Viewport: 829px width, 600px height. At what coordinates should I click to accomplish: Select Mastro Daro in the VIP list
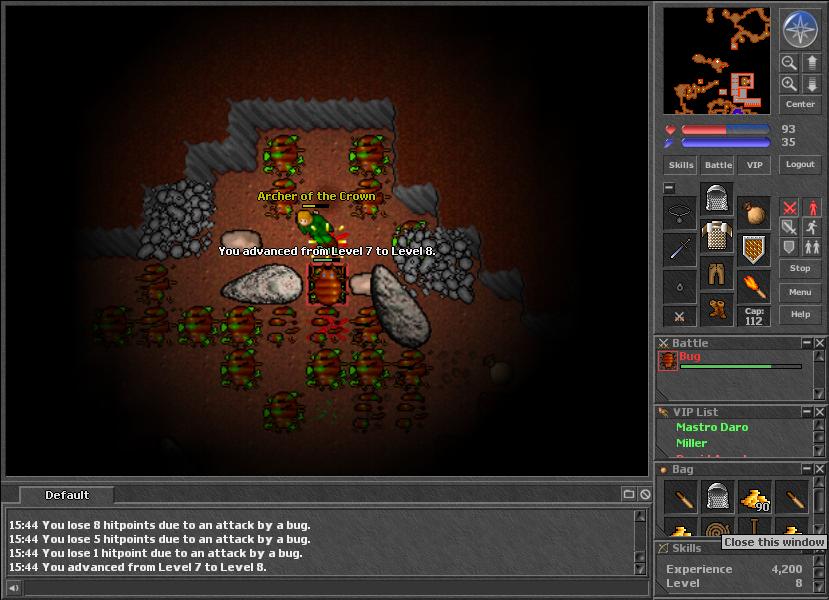pyautogui.click(x=711, y=427)
